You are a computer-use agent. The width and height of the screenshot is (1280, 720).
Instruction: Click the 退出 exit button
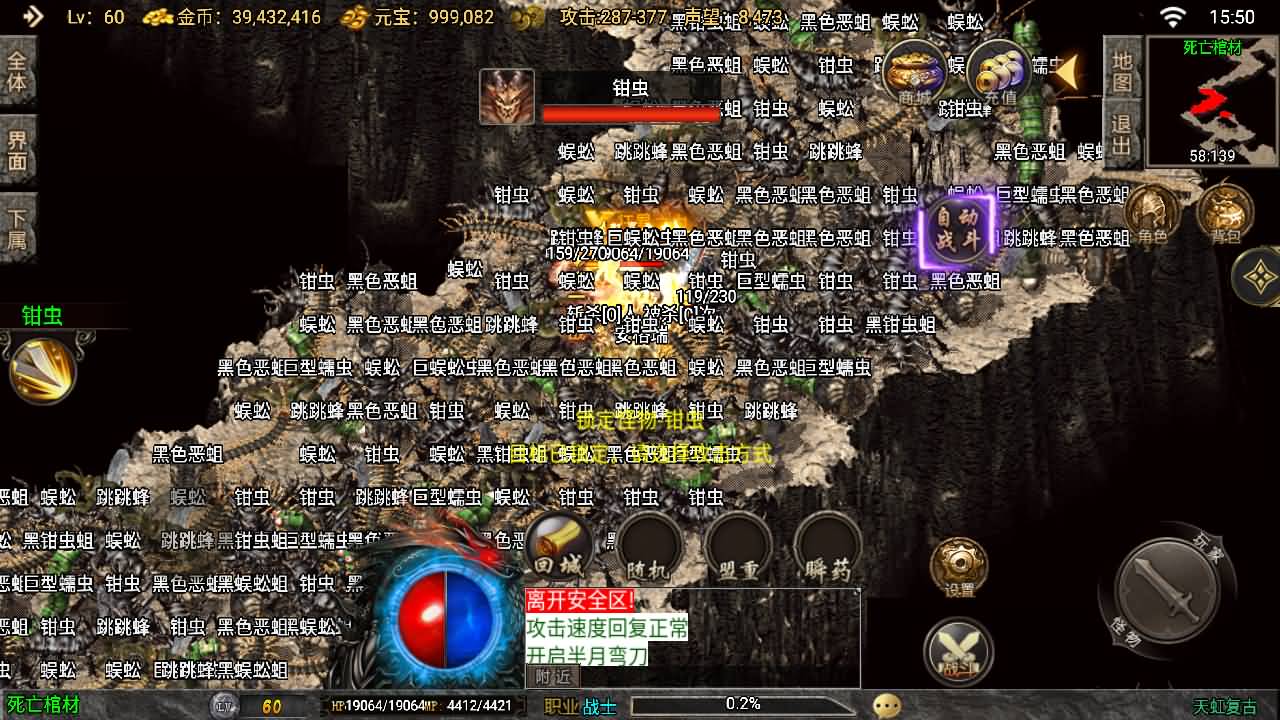[x=1122, y=136]
